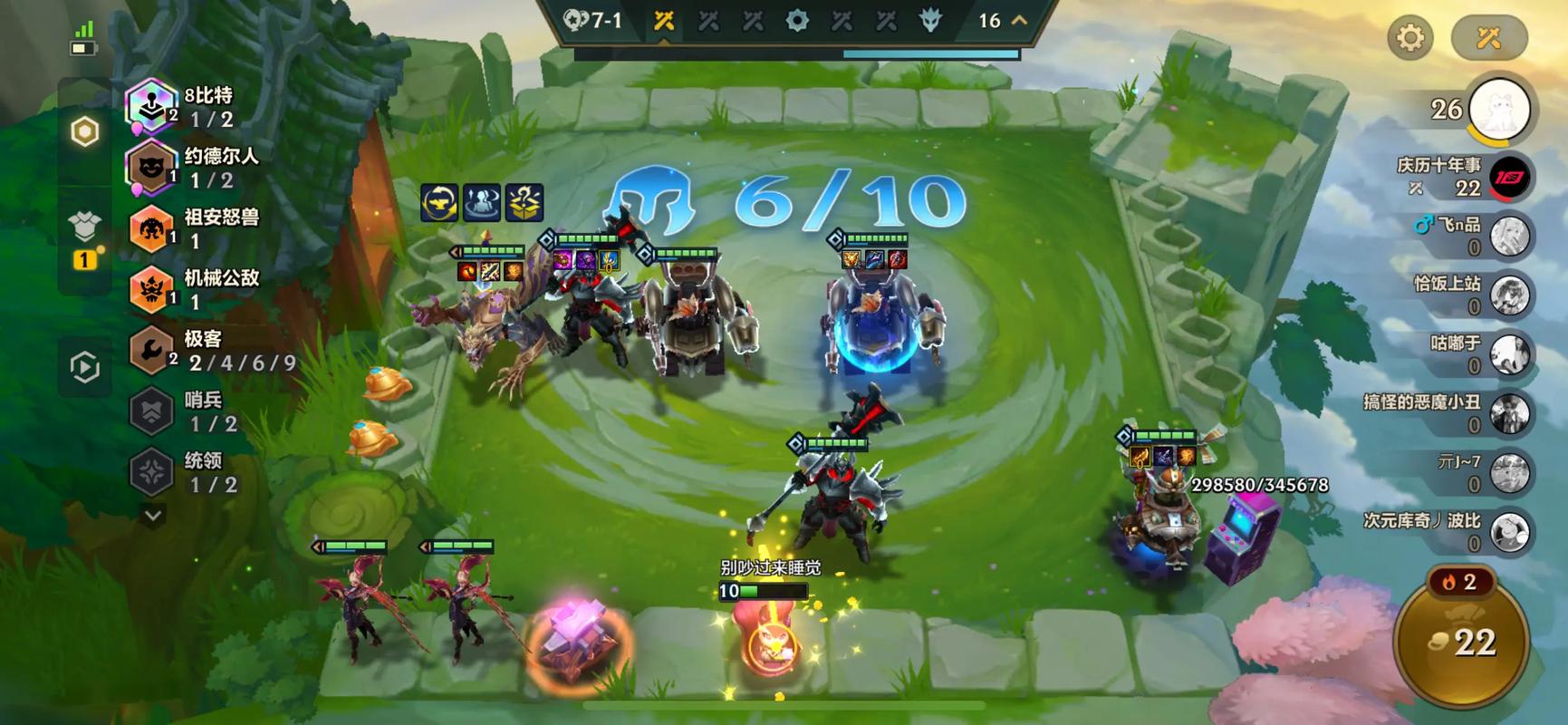
Task: View player 恰饭上站's board
Action: pyautogui.click(x=1509, y=295)
